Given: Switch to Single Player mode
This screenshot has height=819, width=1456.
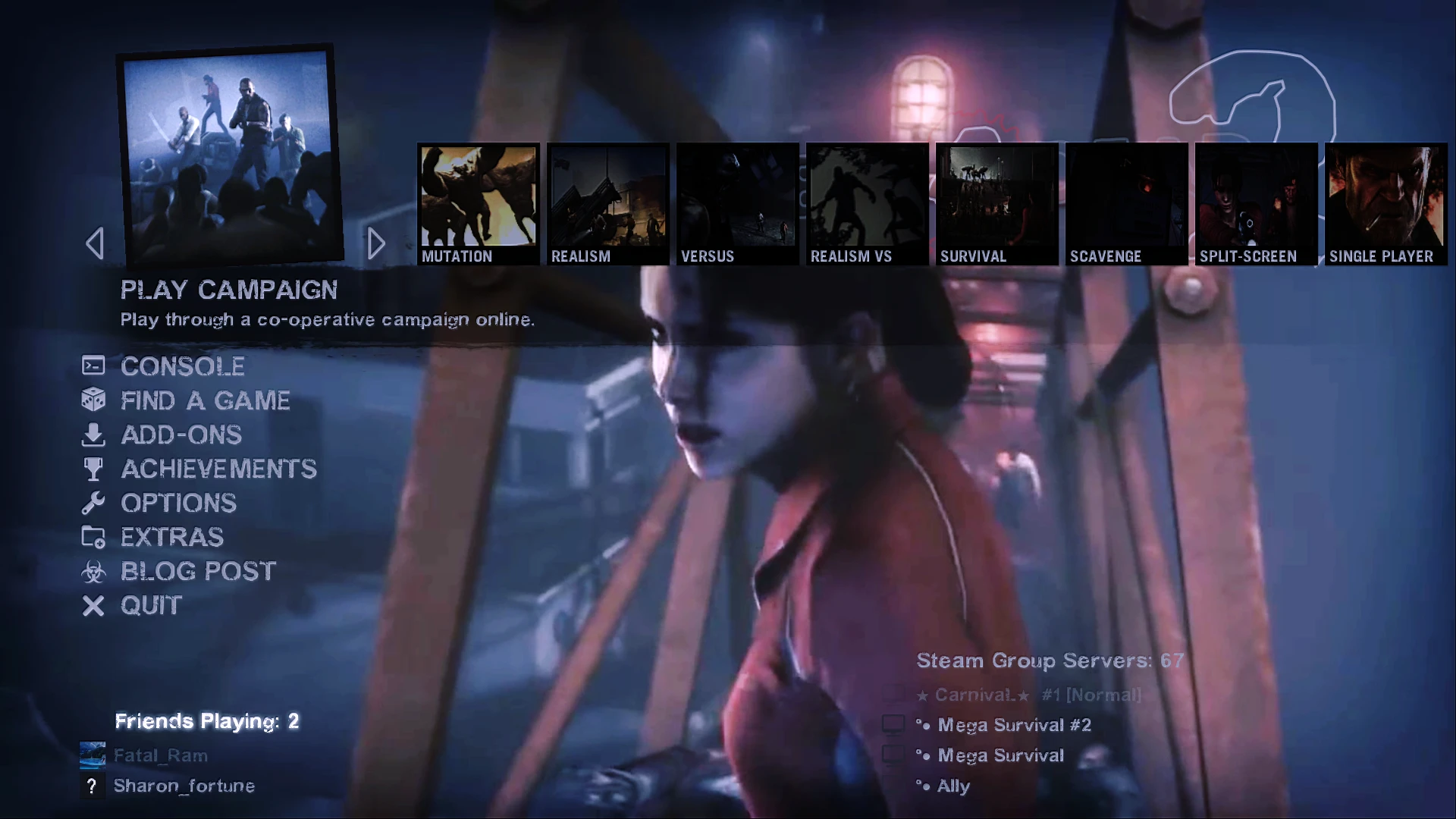Looking at the screenshot, I should tap(1385, 203).
